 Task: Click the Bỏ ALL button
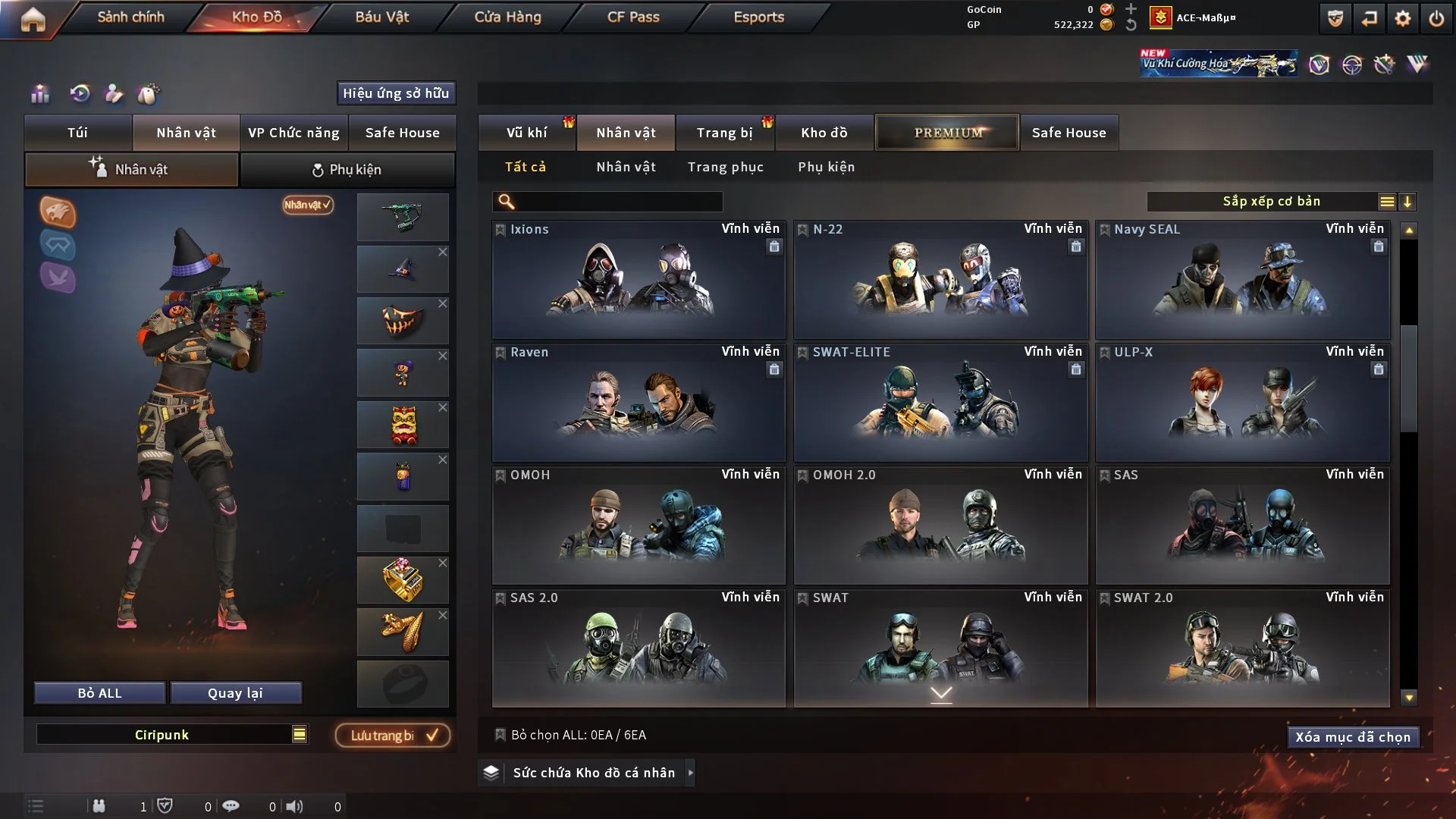pyautogui.click(x=99, y=693)
